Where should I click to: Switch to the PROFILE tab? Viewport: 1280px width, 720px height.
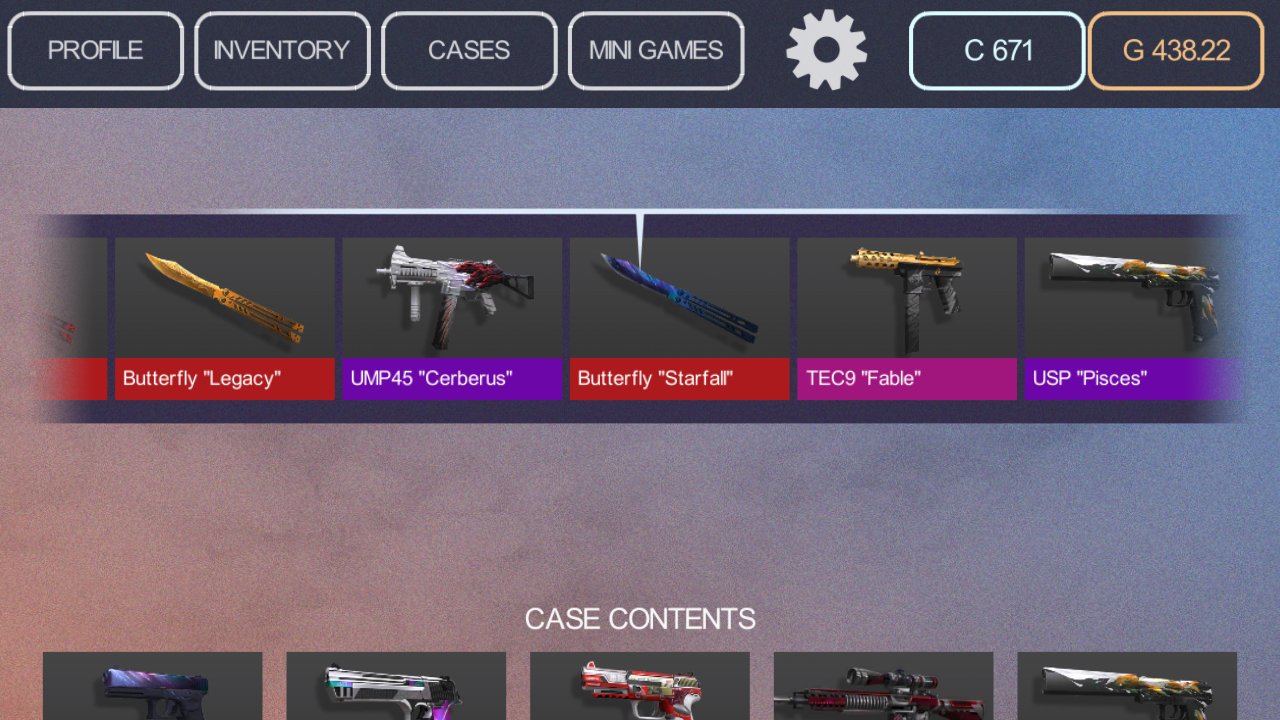click(95, 50)
